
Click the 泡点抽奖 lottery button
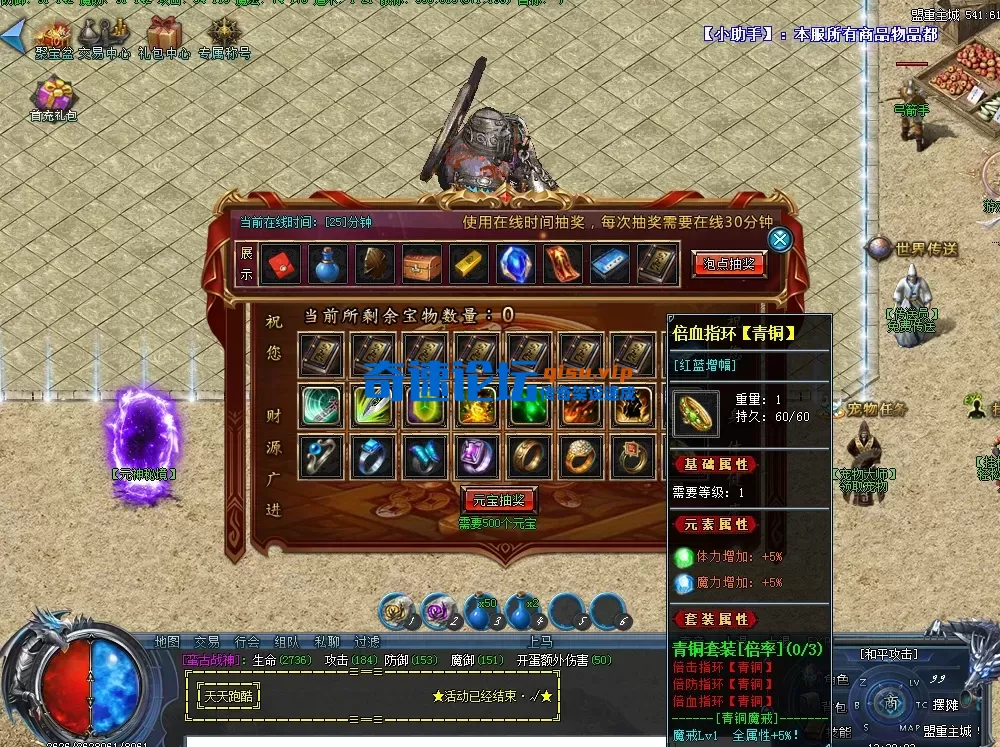729,265
